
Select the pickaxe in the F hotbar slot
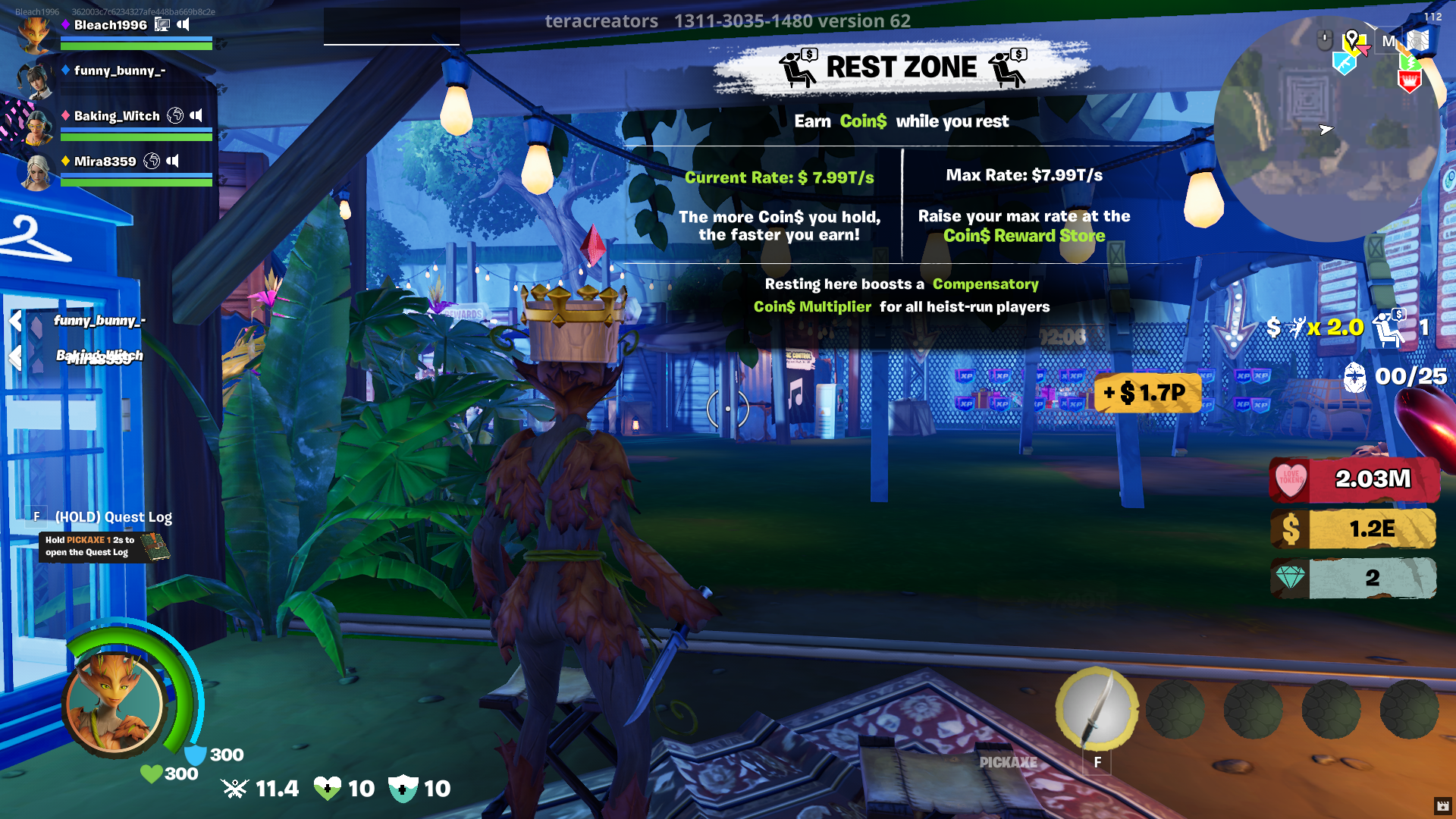(x=1097, y=709)
